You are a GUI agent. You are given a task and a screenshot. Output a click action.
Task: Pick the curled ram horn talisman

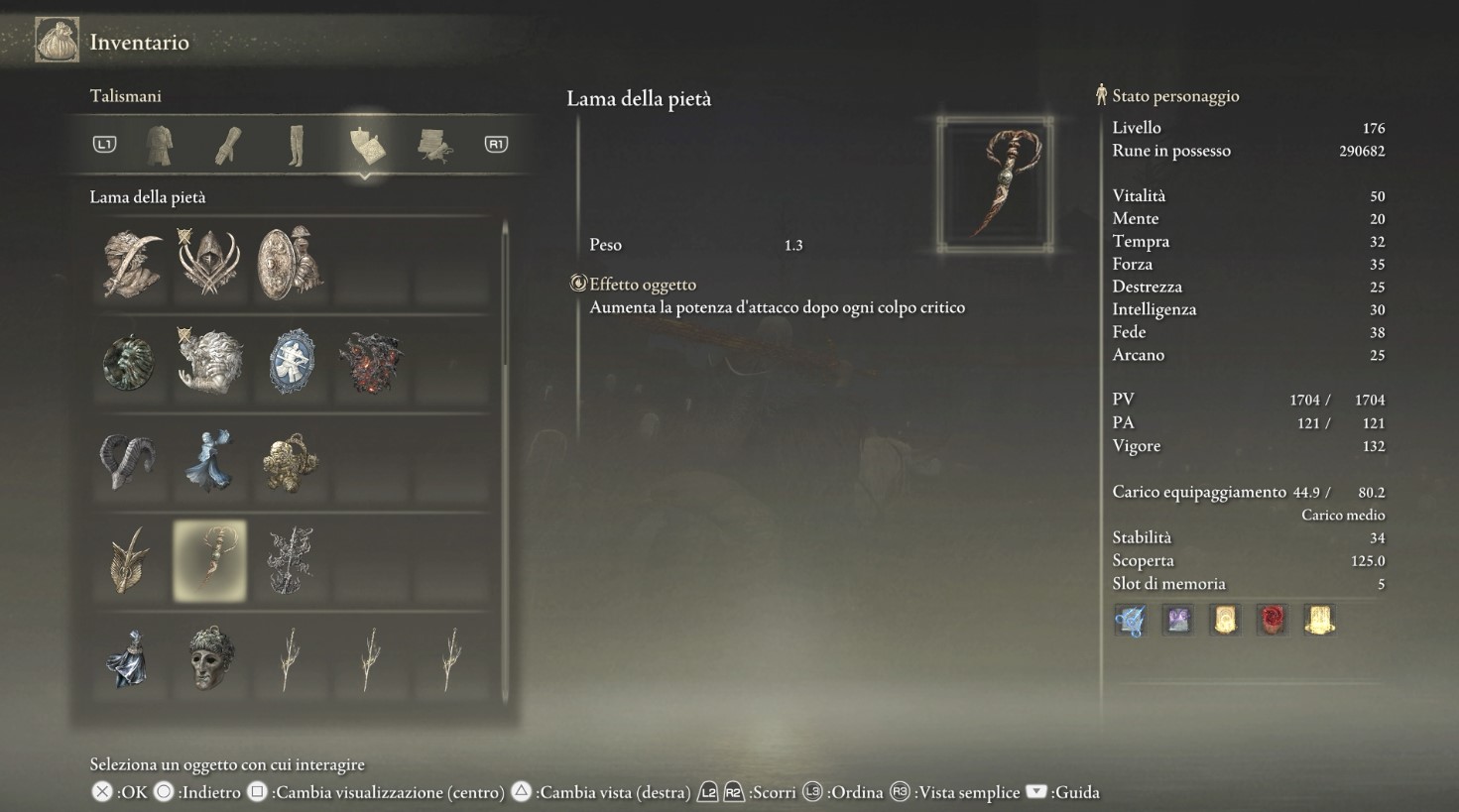(x=129, y=461)
